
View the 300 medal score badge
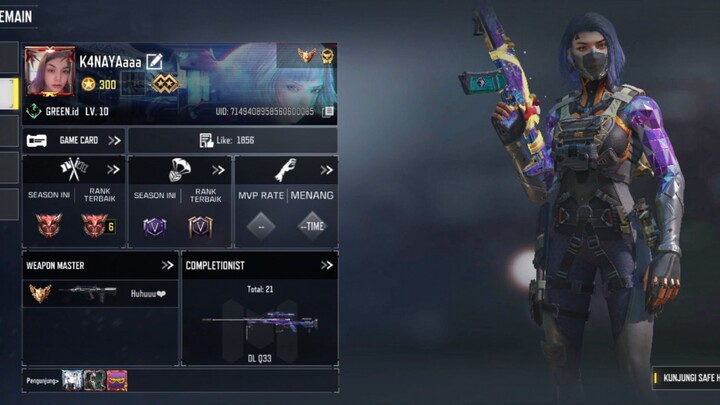point(99,84)
